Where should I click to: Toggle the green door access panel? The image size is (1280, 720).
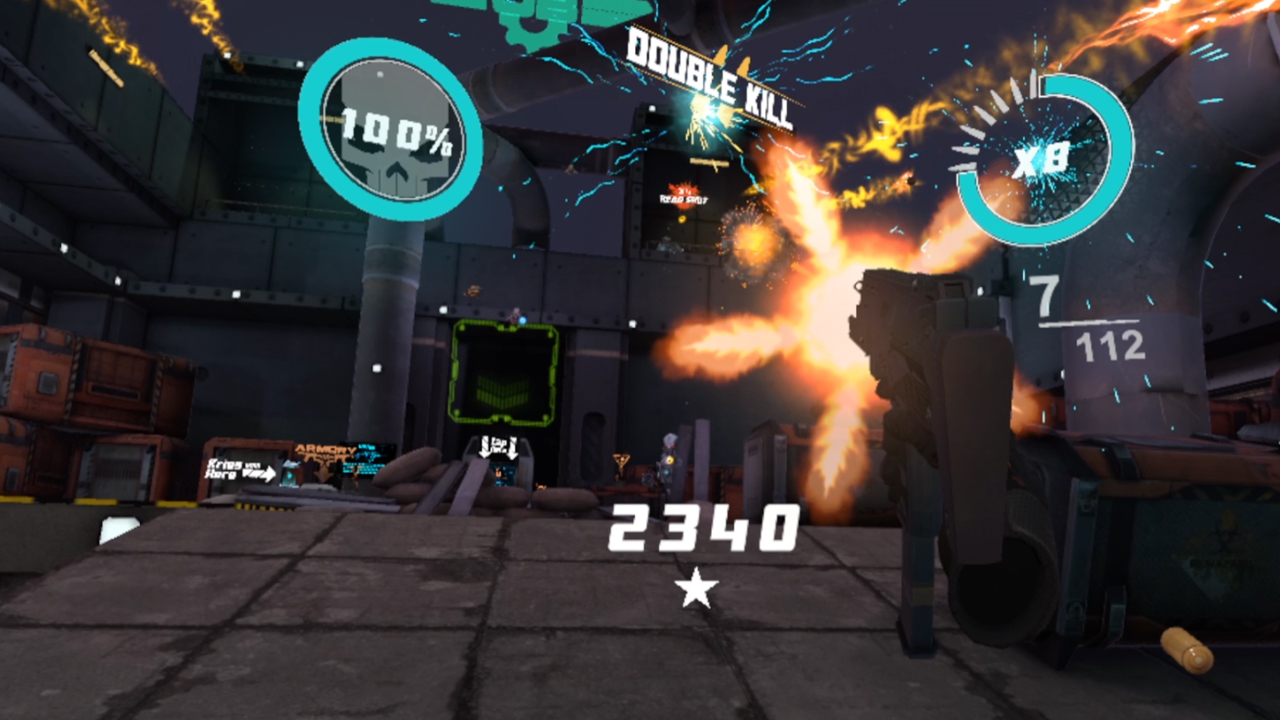(x=505, y=370)
